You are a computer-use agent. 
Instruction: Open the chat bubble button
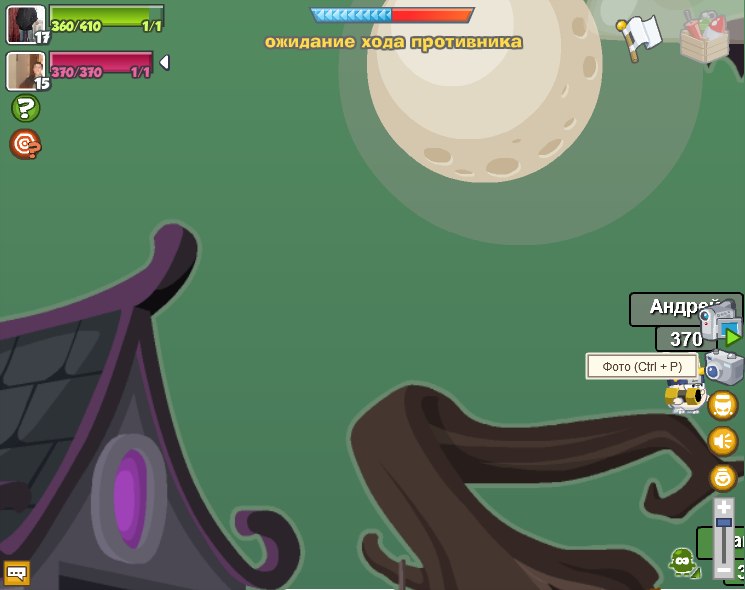[17, 573]
